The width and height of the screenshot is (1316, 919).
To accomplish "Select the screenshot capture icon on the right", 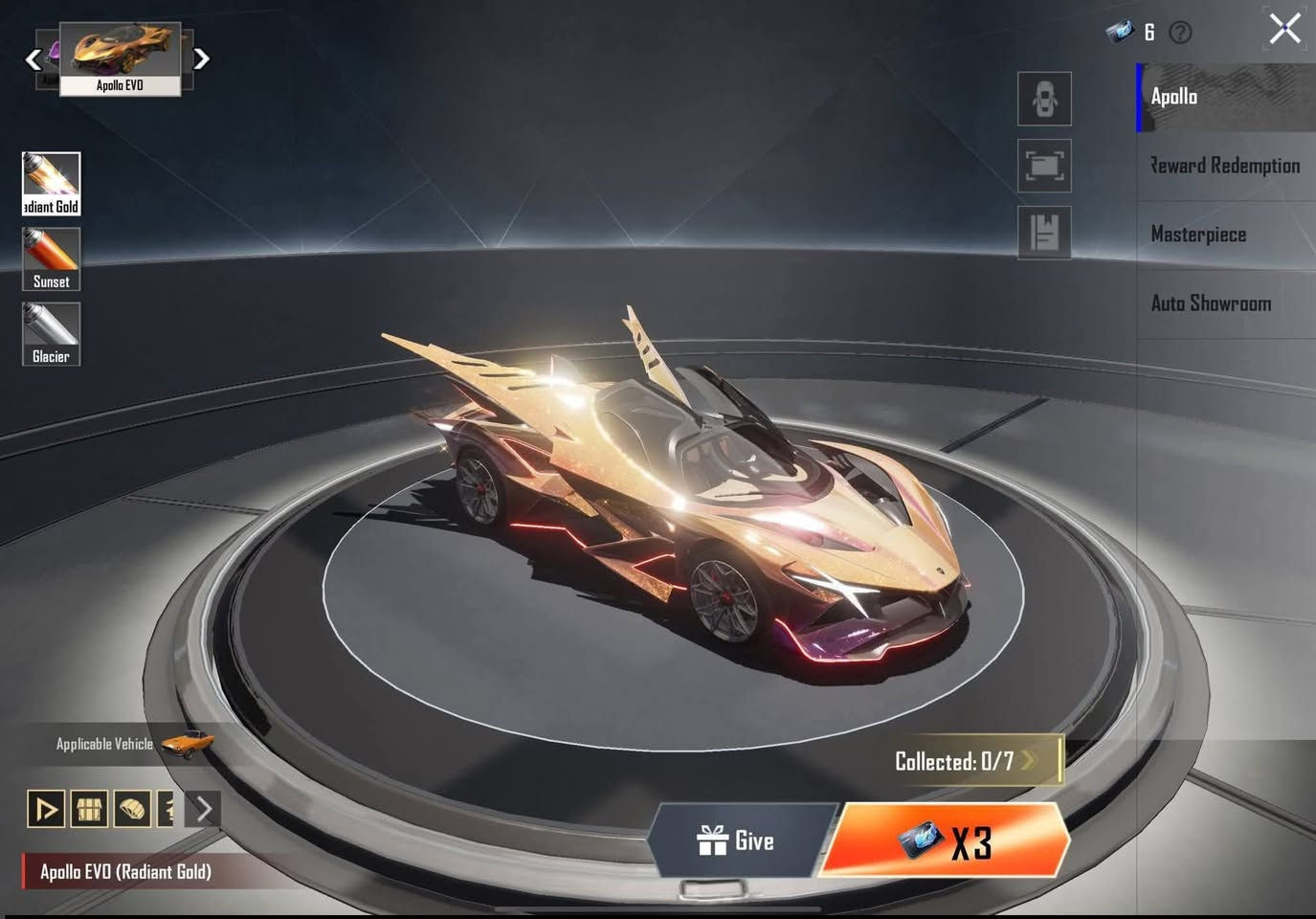I will pos(1043,166).
